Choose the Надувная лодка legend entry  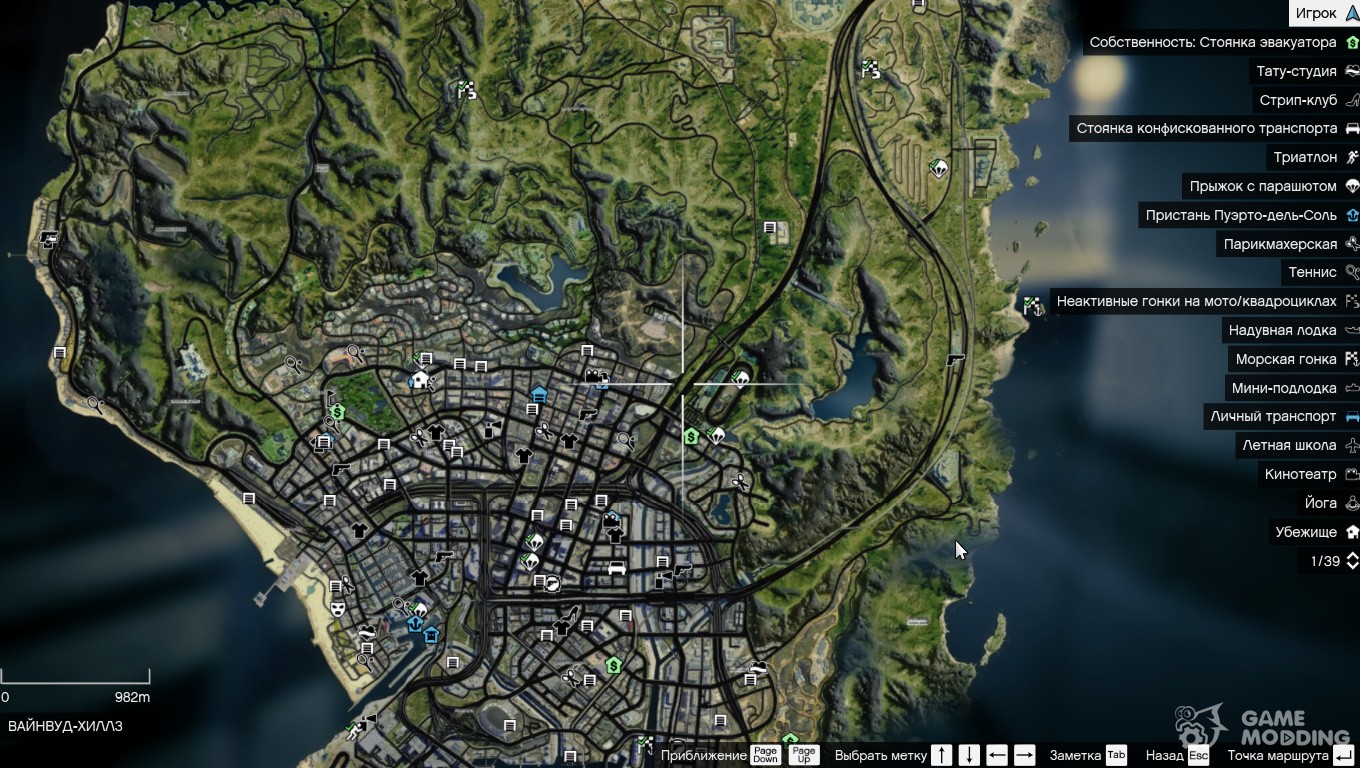tap(1282, 330)
